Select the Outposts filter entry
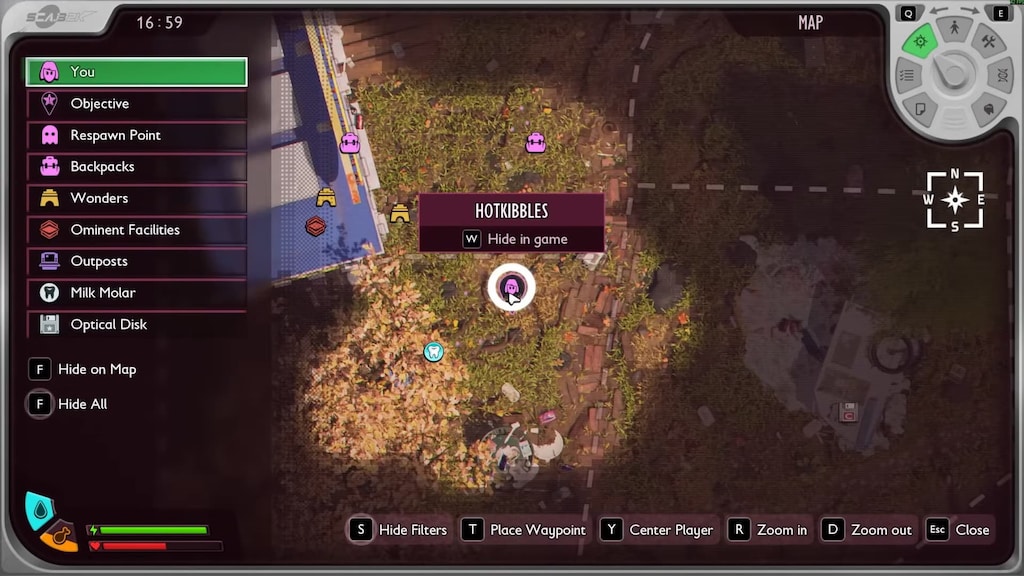The height and width of the screenshot is (576, 1024). pyautogui.click(x=136, y=261)
